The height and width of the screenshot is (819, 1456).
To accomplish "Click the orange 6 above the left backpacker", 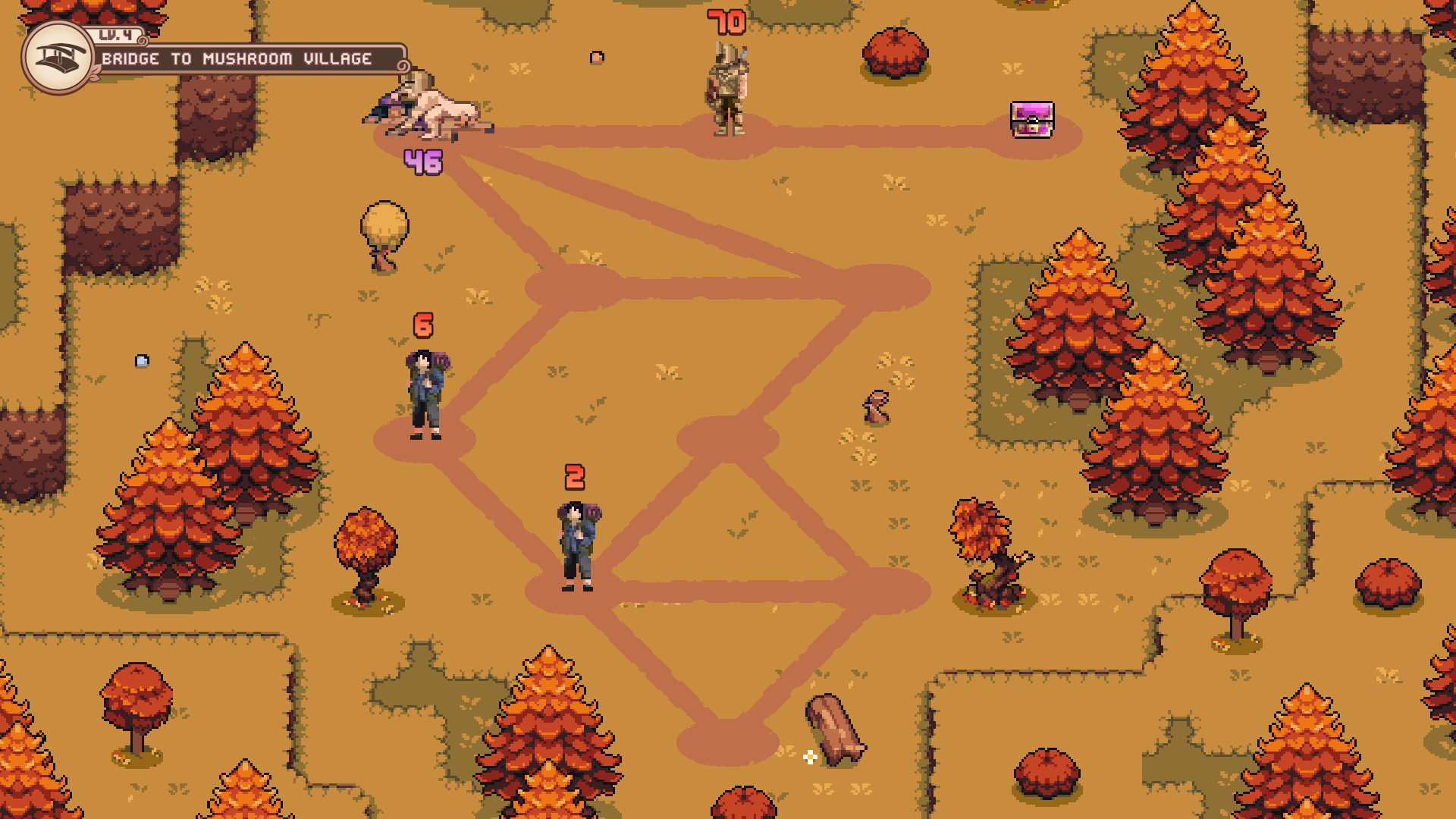I will tap(422, 325).
